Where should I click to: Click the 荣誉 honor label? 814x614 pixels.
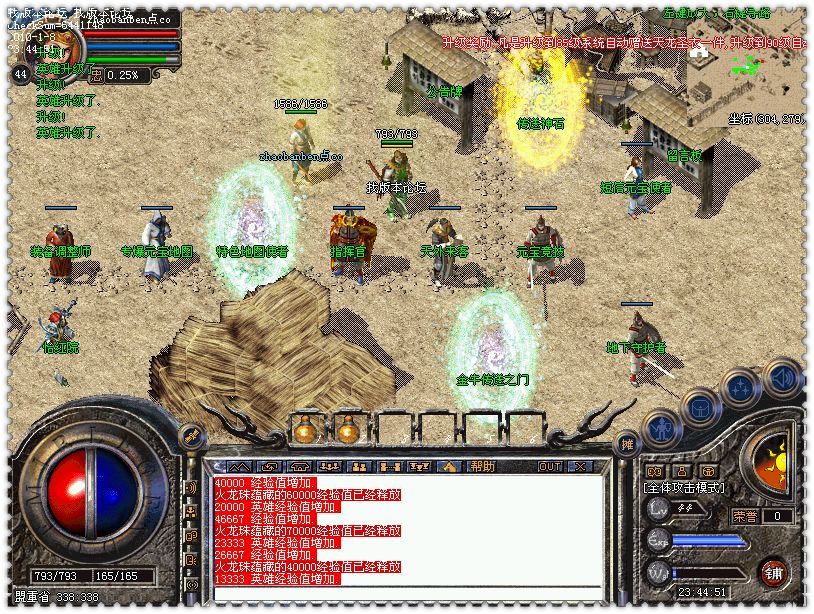click(x=745, y=516)
